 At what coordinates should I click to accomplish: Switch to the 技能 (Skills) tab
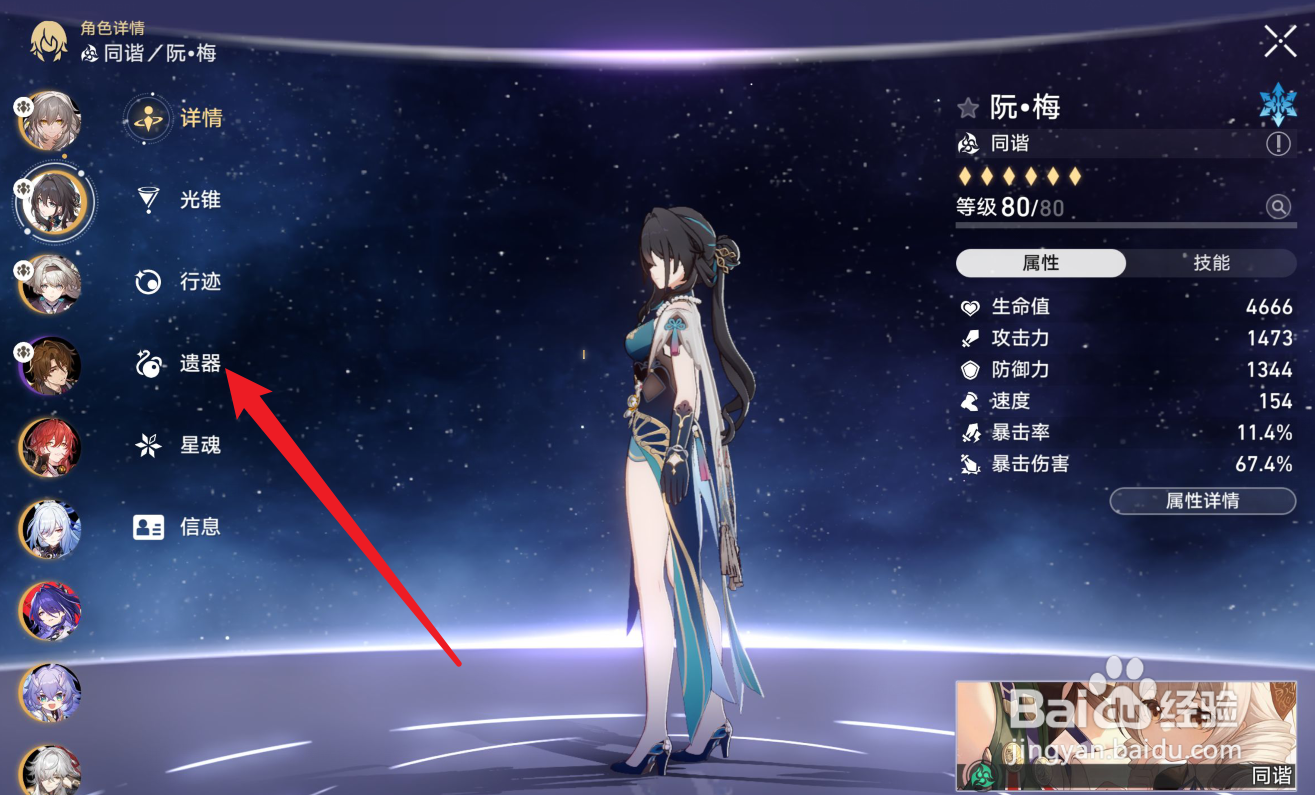(x=1212, y=263)
